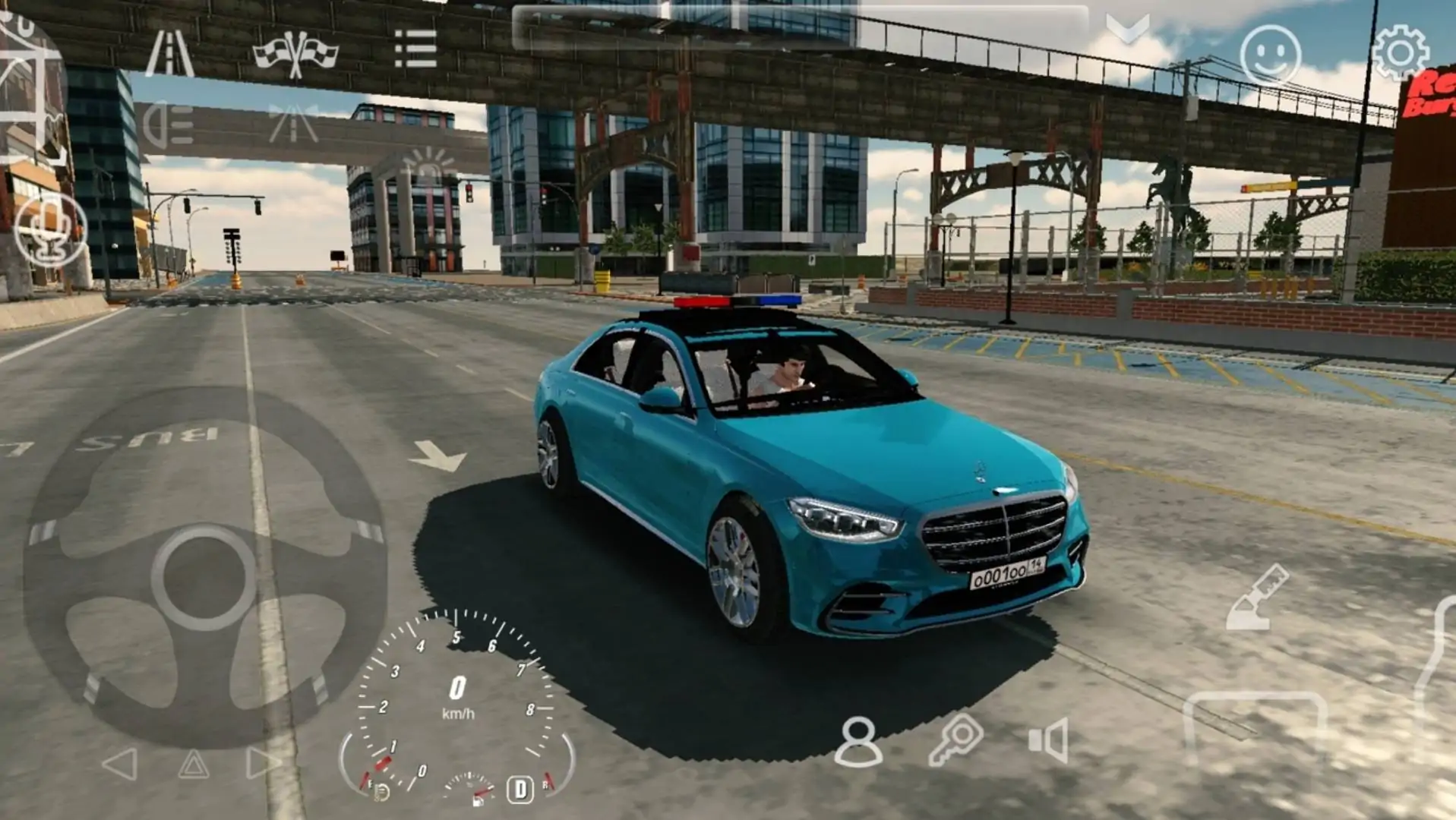
Task: Select the road icon
Action: (x=169, y=53)
